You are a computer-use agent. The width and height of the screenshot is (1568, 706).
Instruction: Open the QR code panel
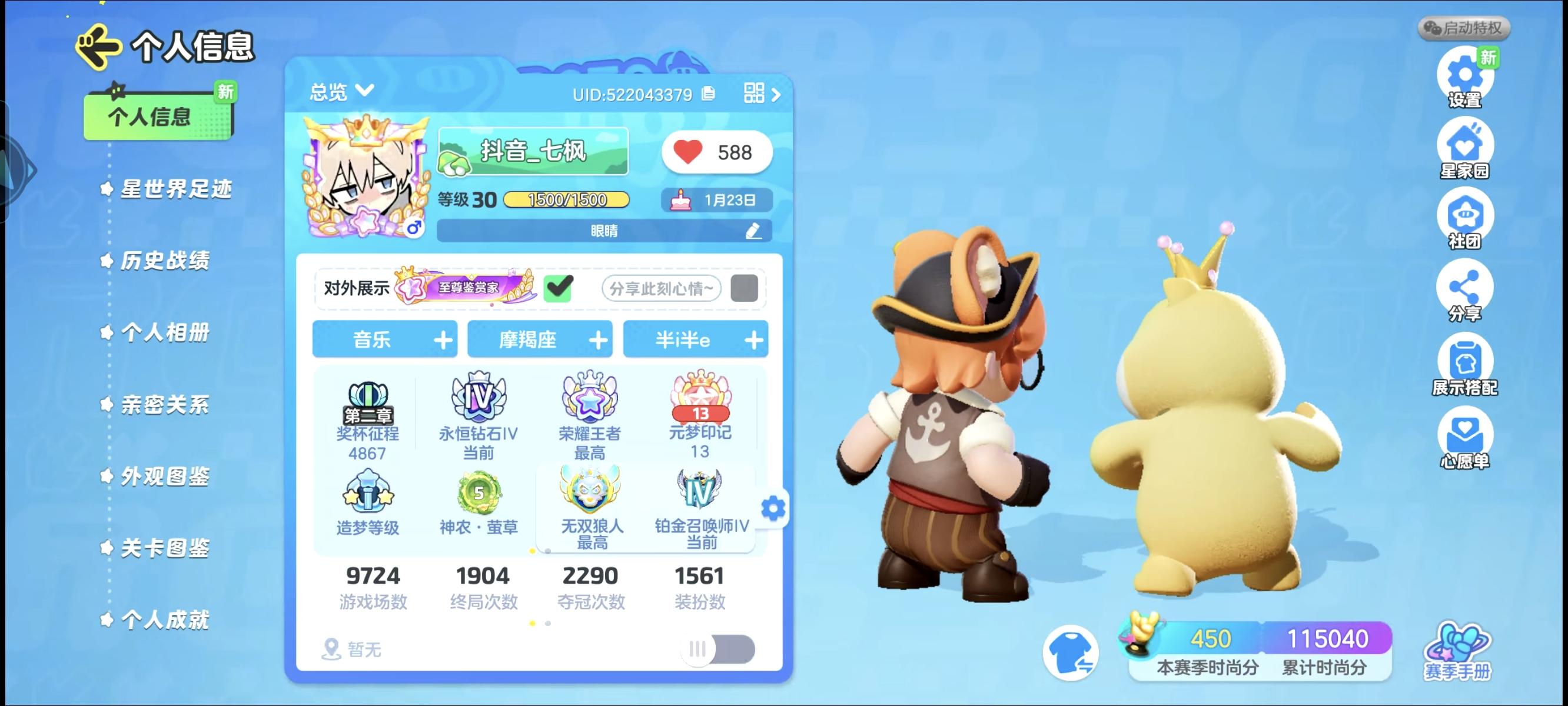753,92
